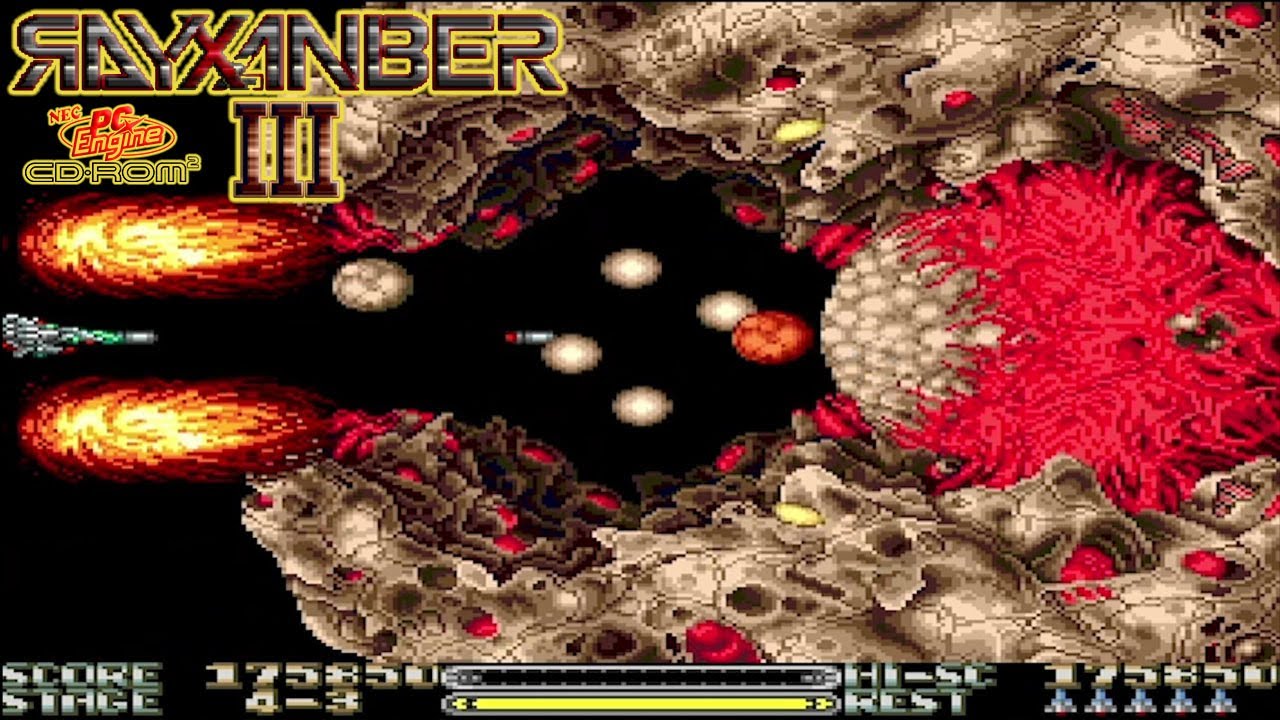Click the upper exhaust flame trail
The image size is (1280, 720).
click(x=150, y=240)
